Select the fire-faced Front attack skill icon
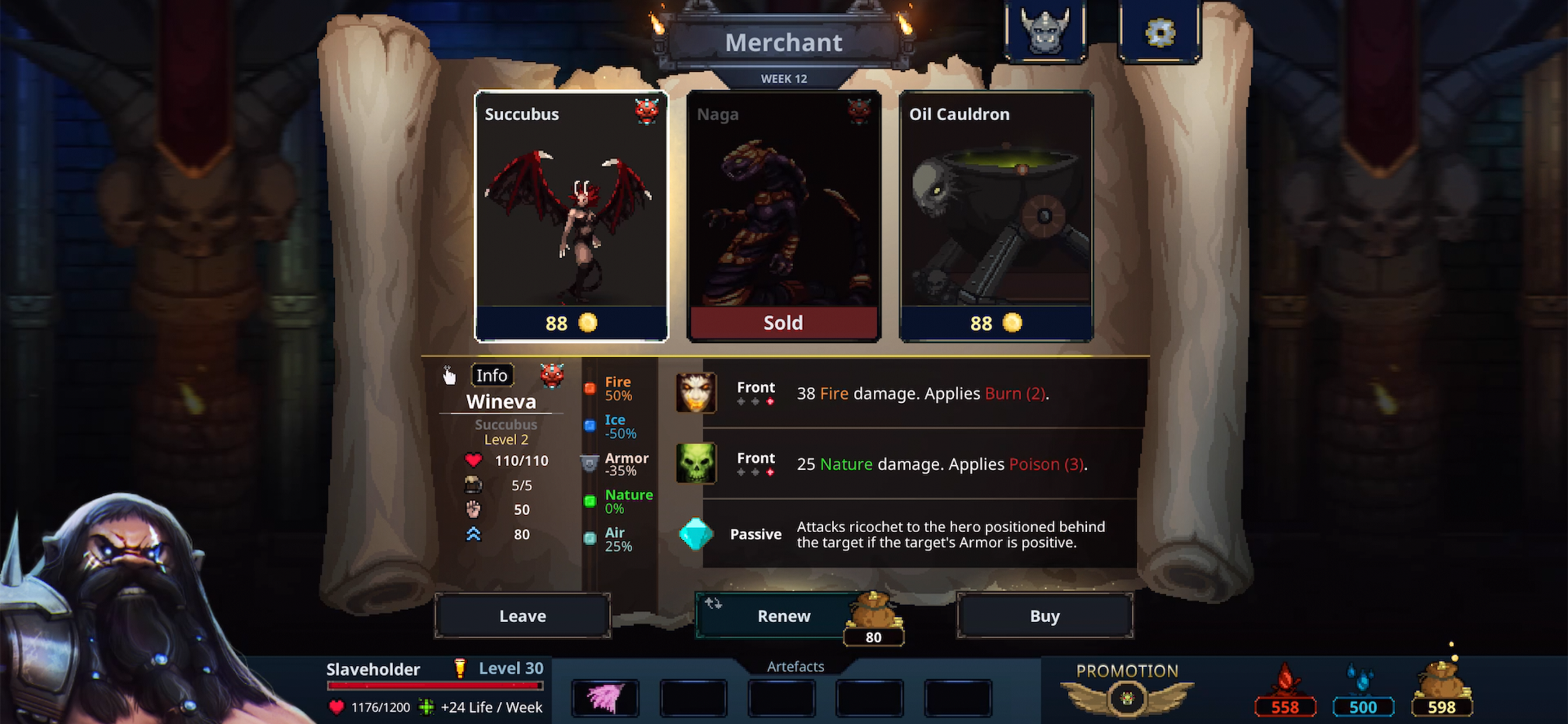1568x724 pixels. pyautogui.click(x=696, y=392)
